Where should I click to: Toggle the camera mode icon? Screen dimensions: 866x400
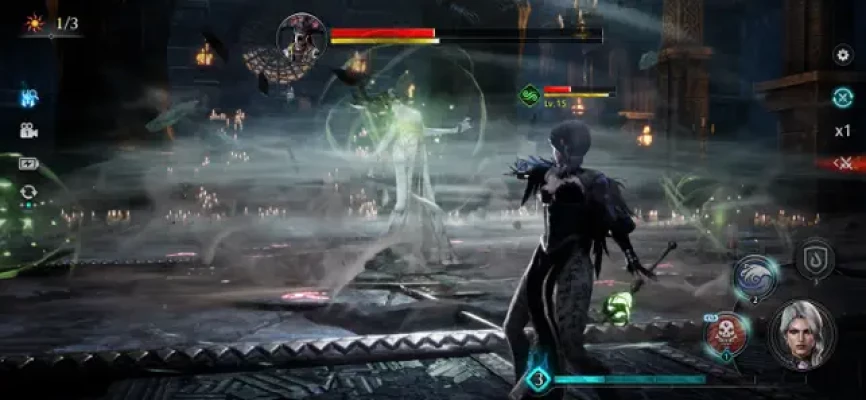[x=28, y=130]
